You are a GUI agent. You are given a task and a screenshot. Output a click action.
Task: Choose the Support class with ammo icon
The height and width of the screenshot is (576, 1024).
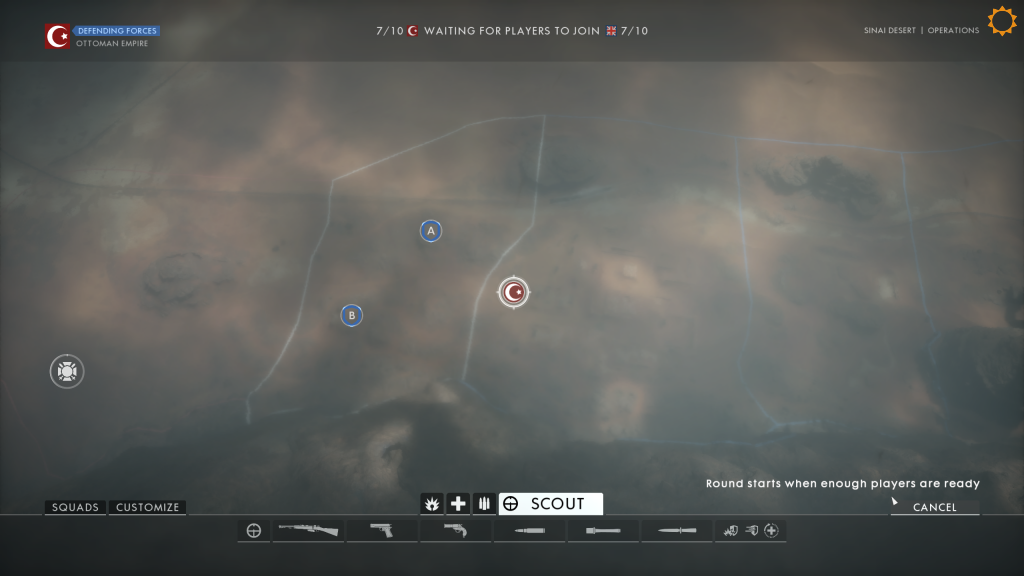point(484,504)
